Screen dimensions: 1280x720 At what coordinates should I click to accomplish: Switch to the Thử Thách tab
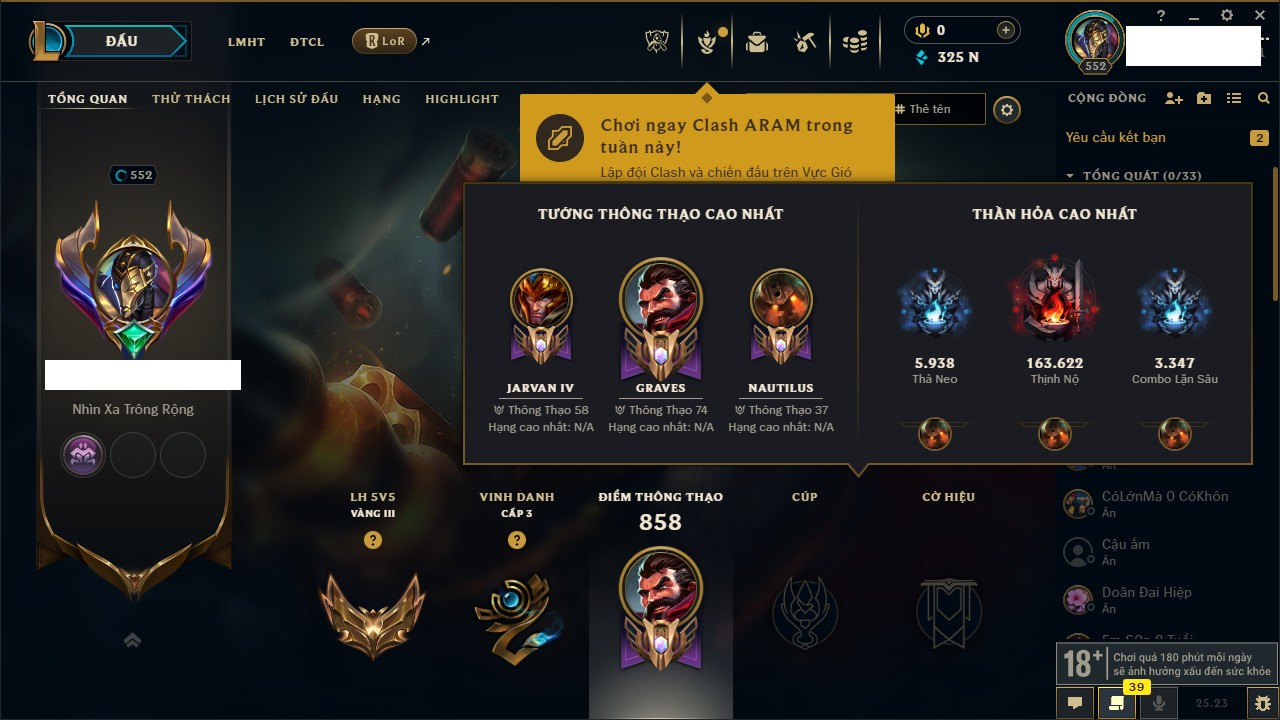[x=191, y=99]
